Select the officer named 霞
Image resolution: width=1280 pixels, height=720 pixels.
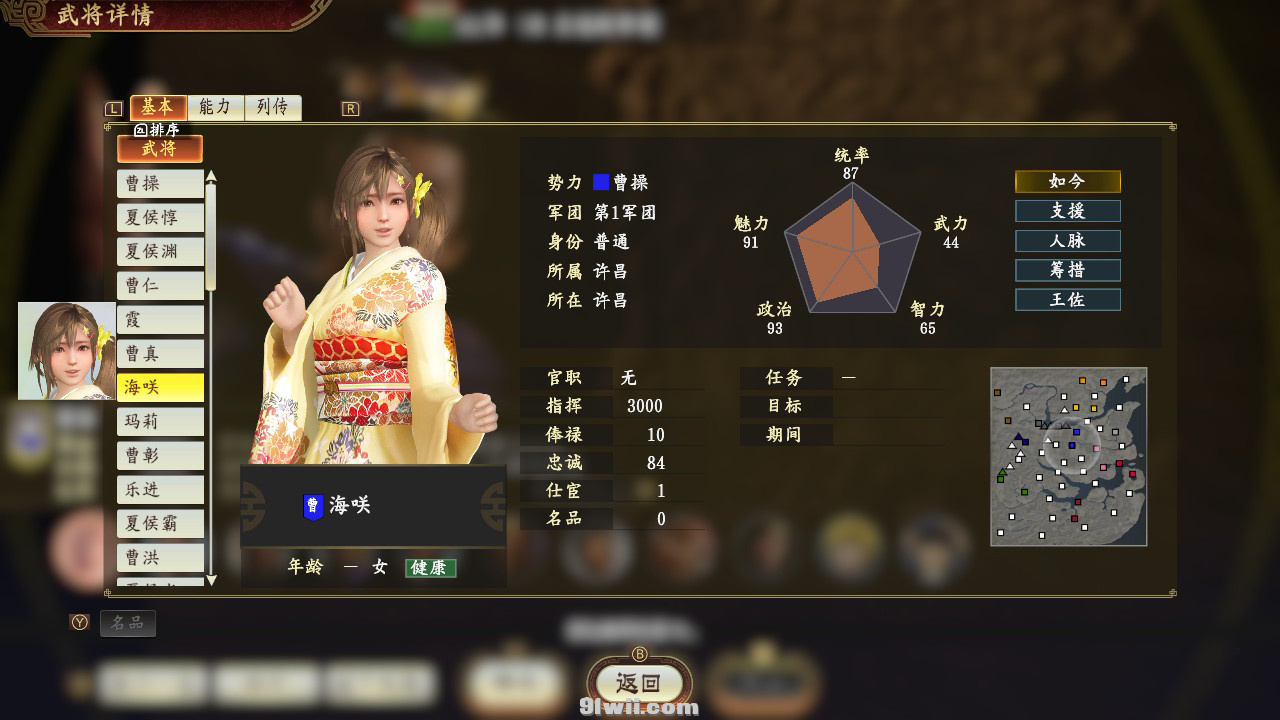point(160,320)
